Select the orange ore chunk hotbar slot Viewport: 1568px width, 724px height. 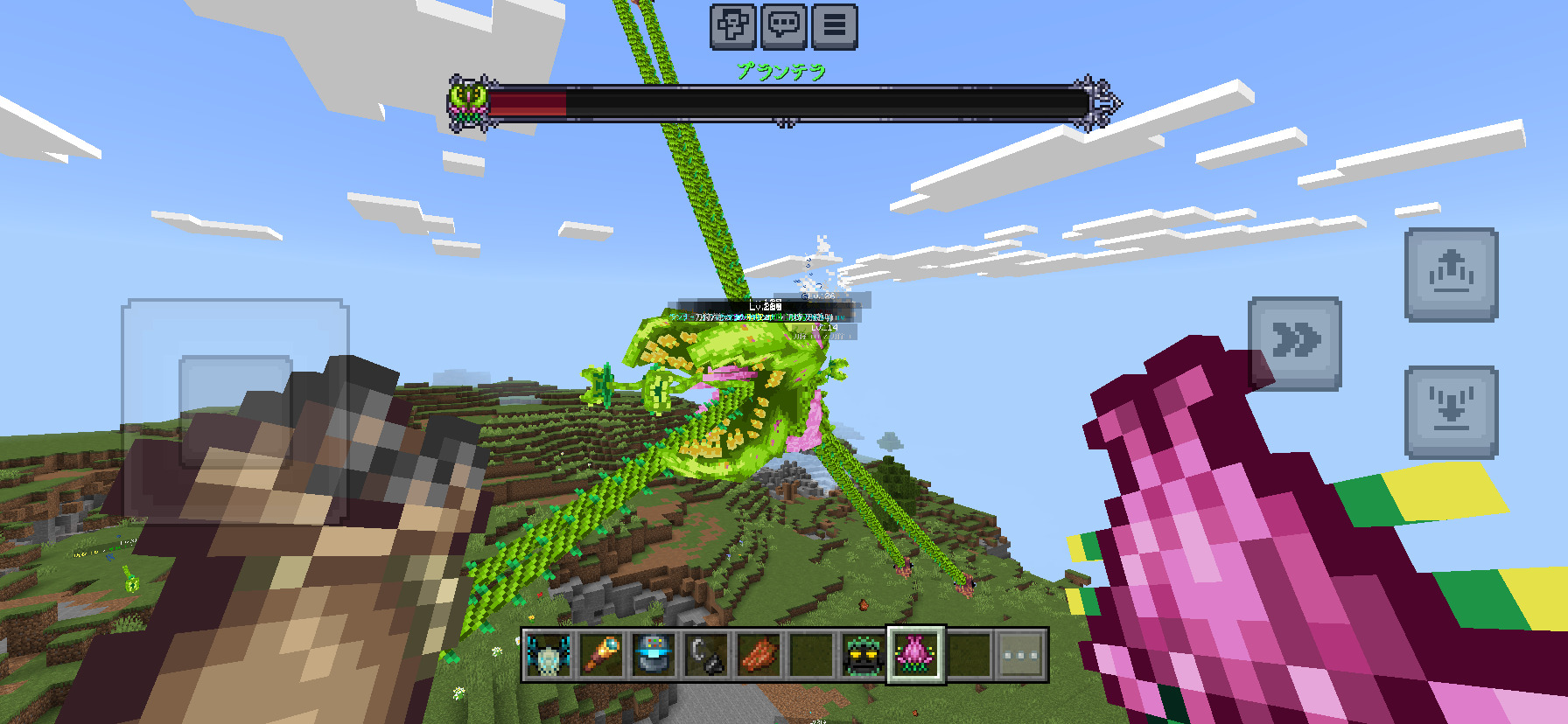point(759,655)
